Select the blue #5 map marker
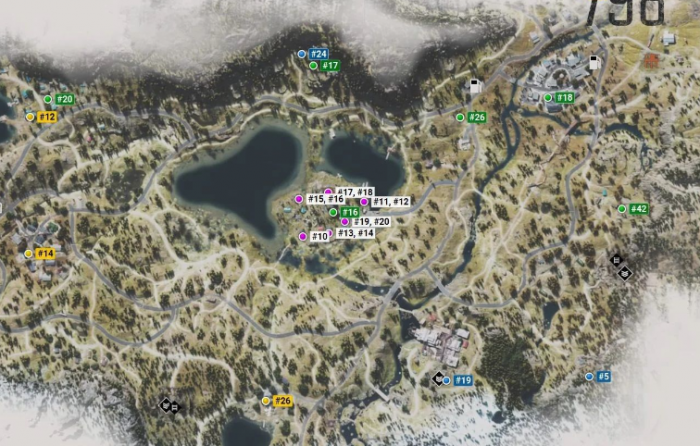 tap(589, 377)
